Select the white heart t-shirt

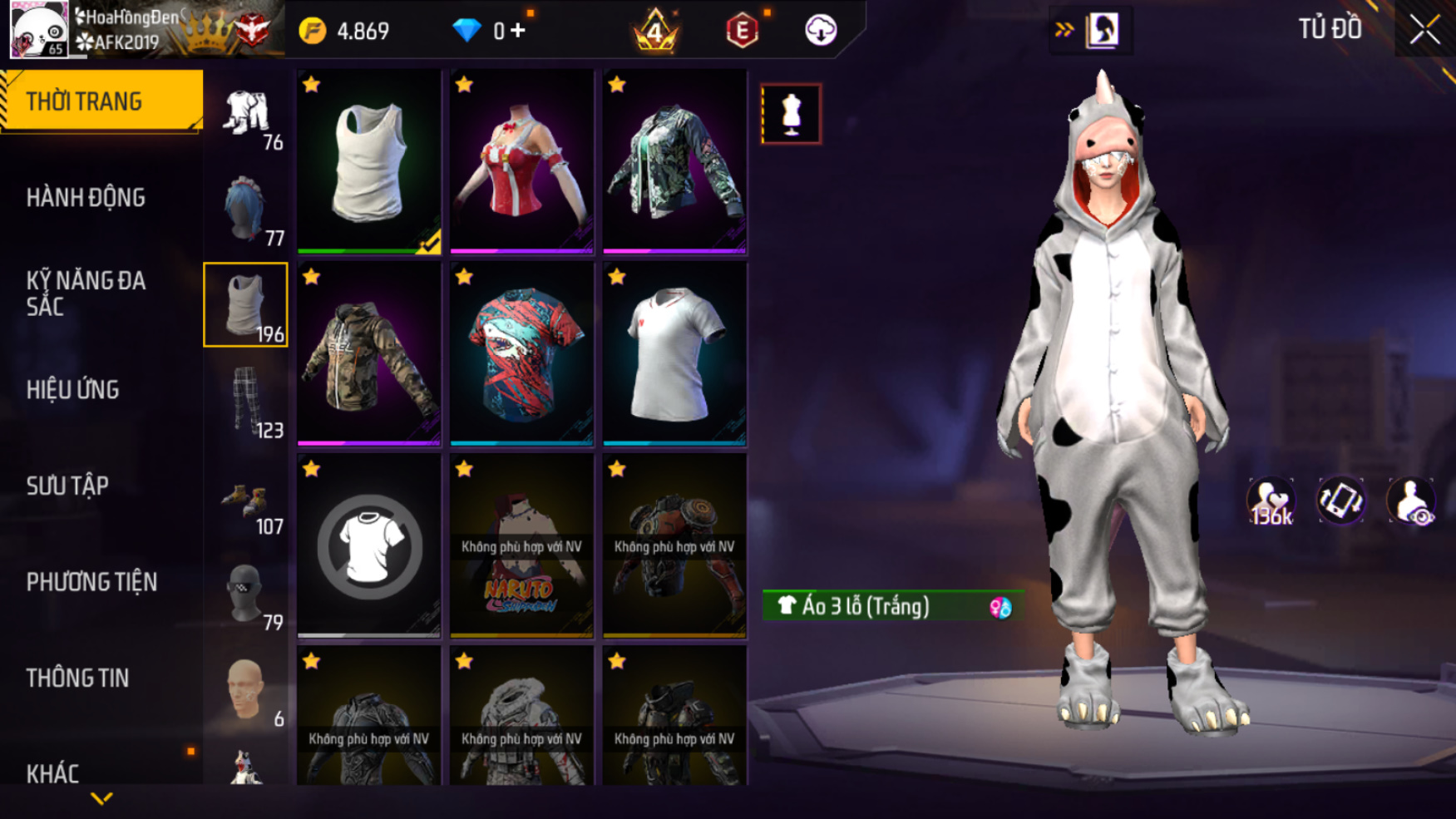(x=674, y=354)
